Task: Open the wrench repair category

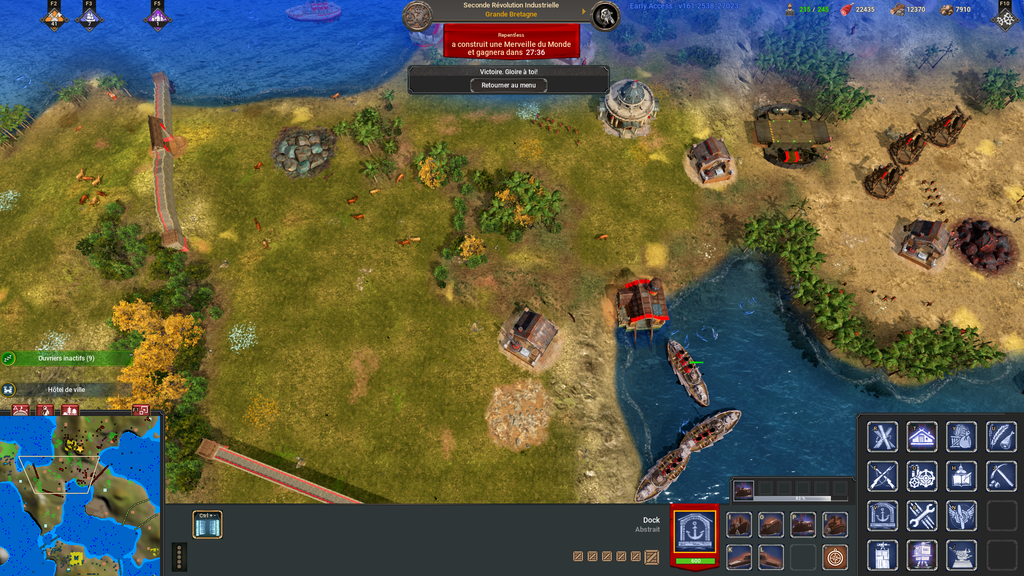Action: [x=922, y=516]
